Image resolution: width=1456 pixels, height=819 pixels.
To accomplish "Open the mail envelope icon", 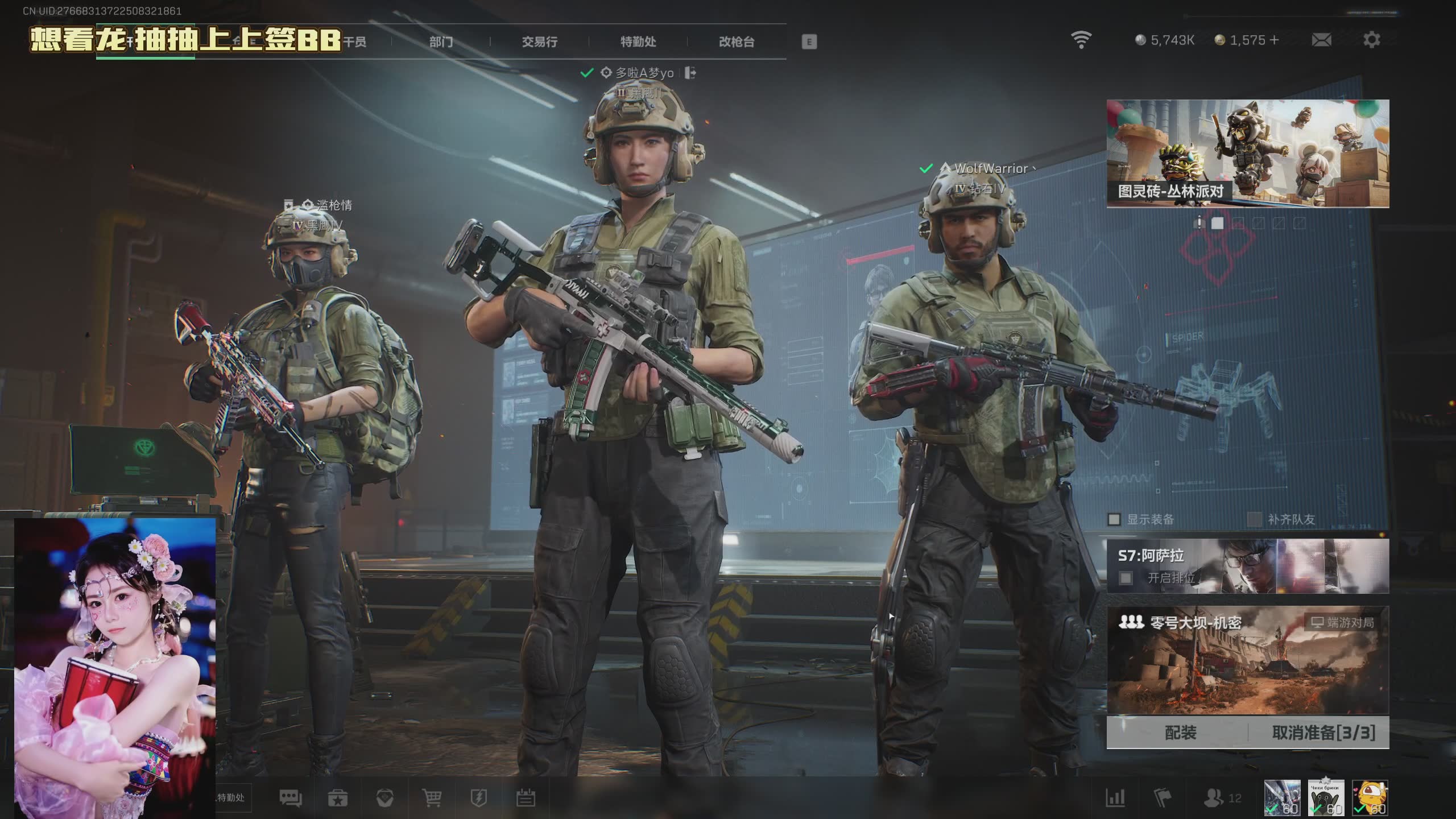I will (1321, 40).
